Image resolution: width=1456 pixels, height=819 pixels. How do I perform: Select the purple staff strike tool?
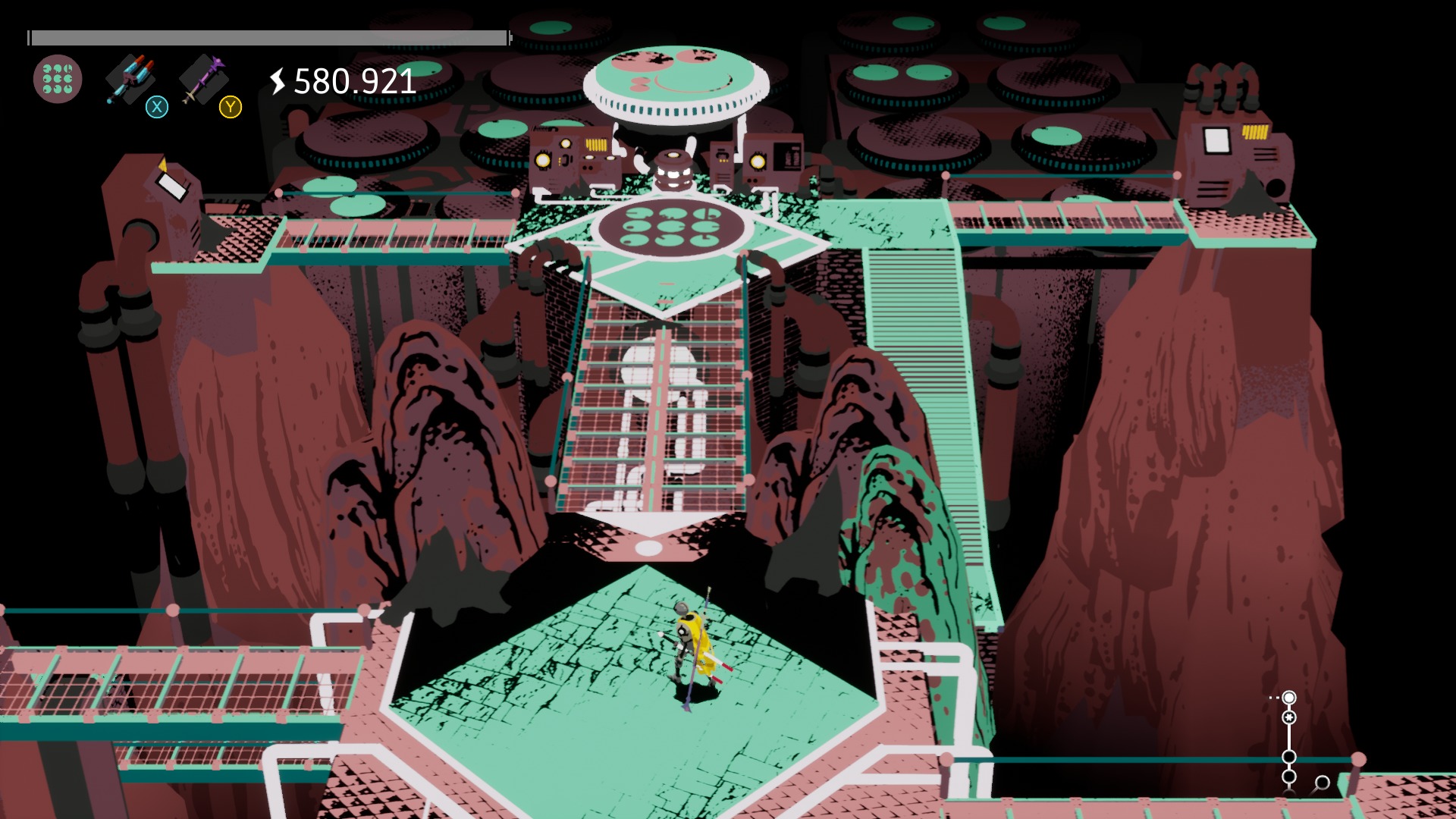203,78
